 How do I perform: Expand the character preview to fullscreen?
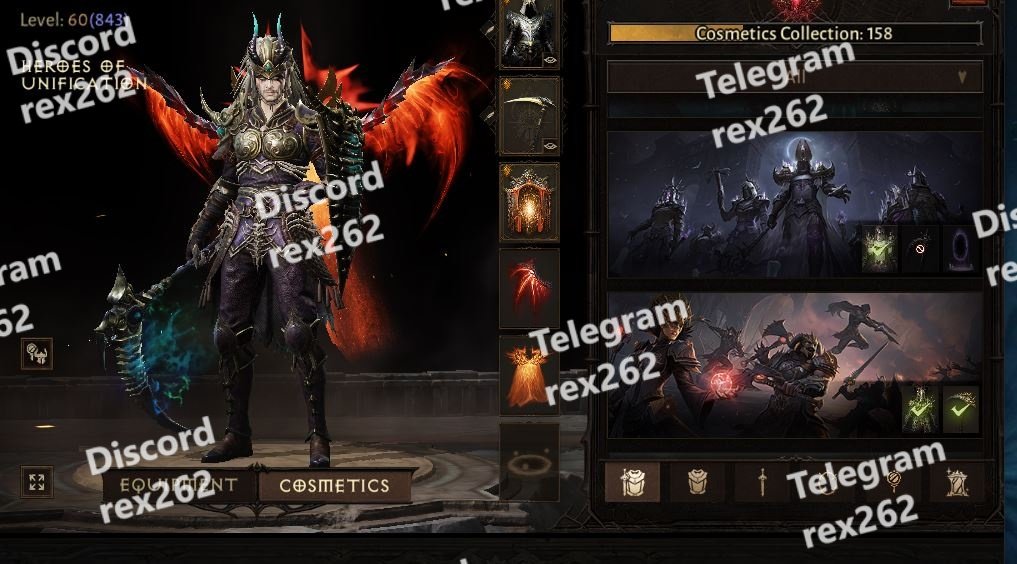(x=37, y=483)
